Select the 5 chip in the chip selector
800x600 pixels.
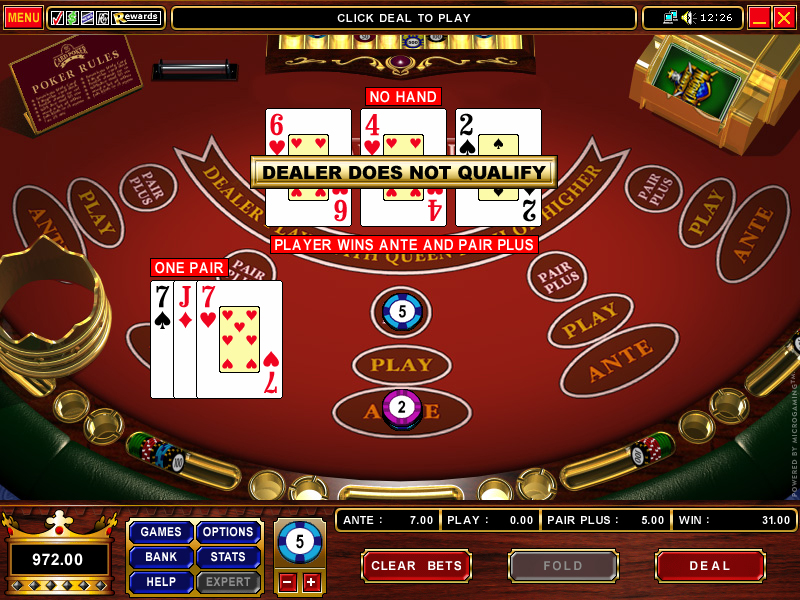299,543
